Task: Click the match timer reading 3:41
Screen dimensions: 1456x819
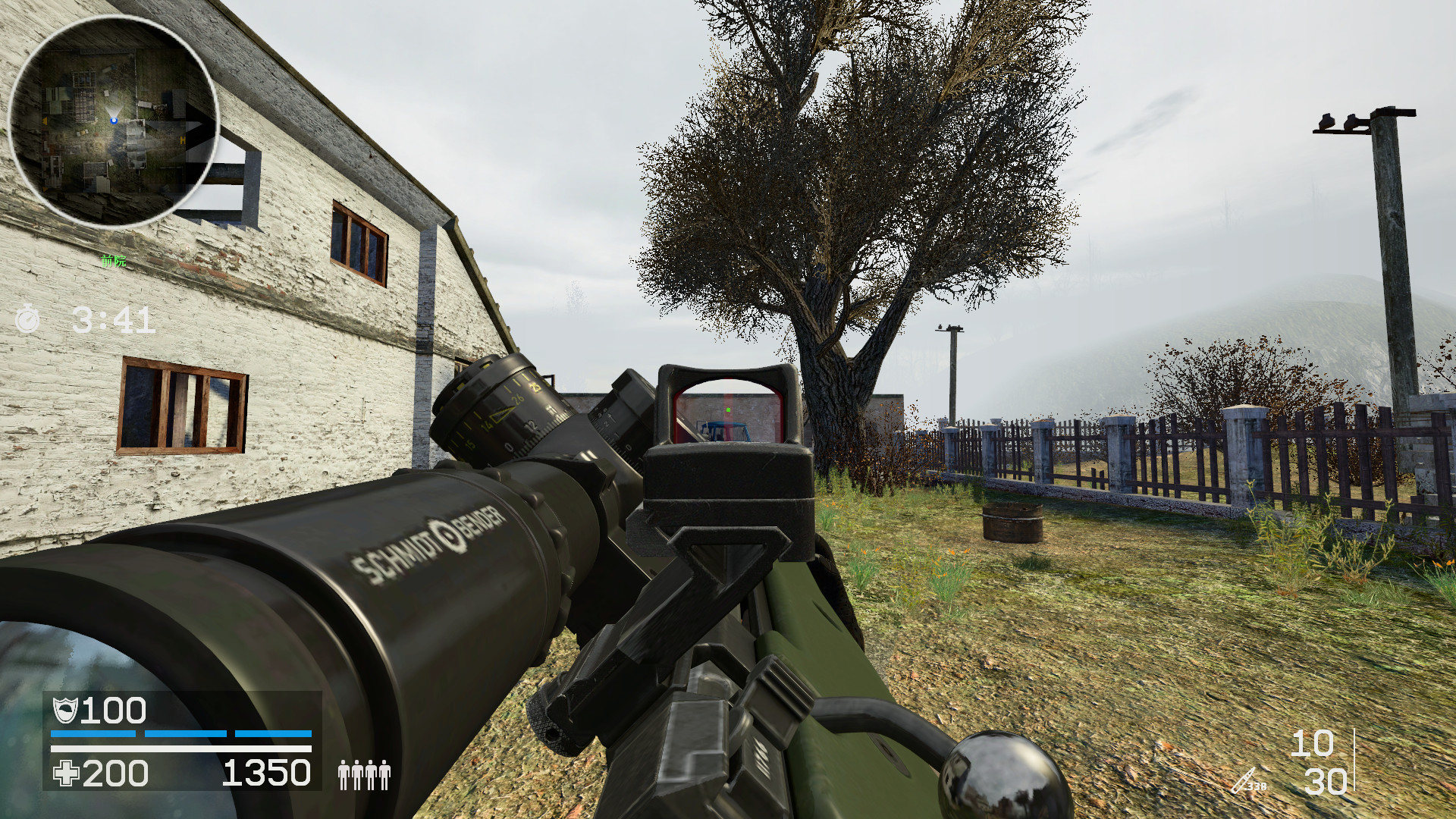Action: pos(113,319)
